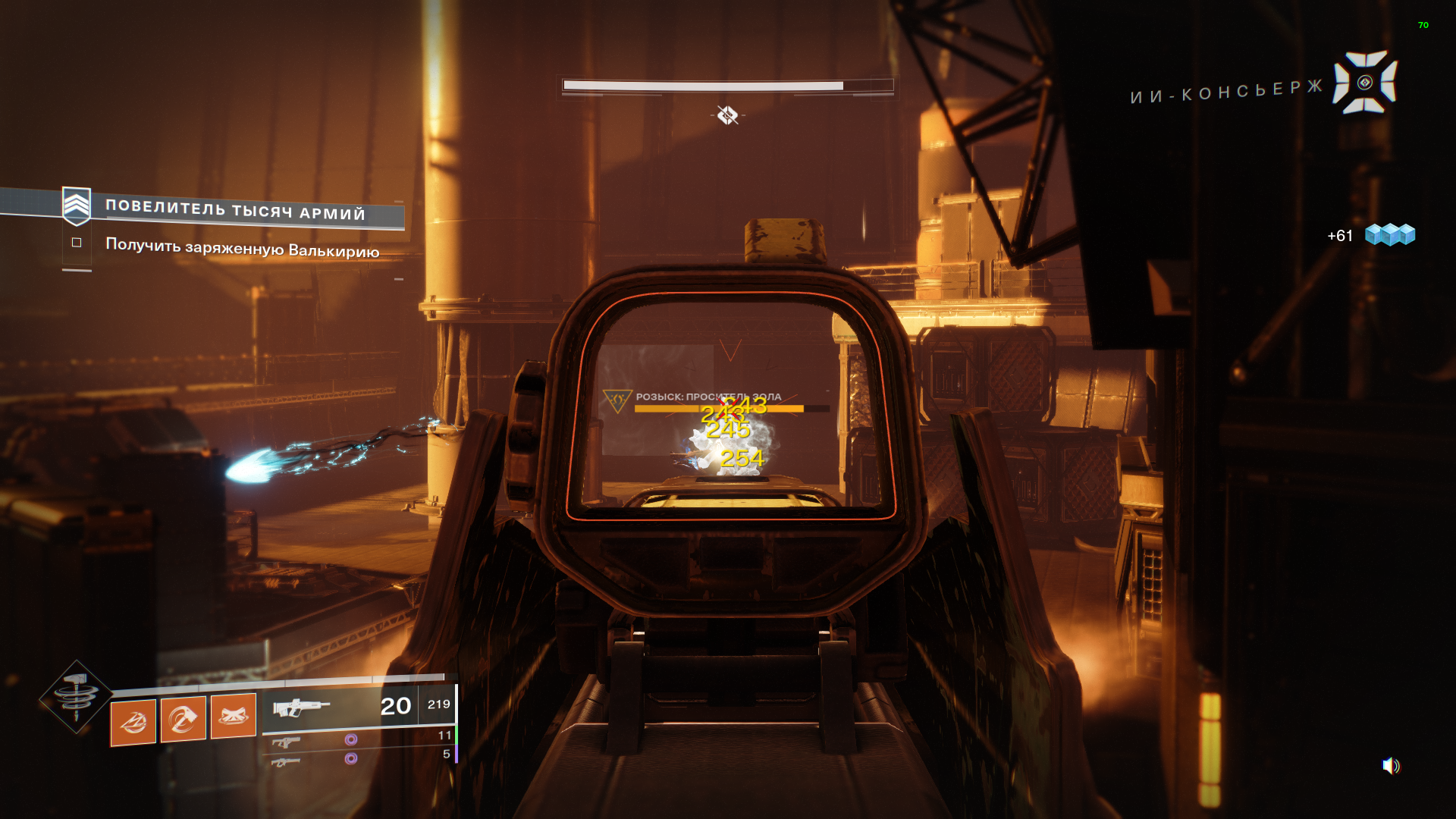
Task: Switch to the third weapon slot
Action: [x=285, y=761]
